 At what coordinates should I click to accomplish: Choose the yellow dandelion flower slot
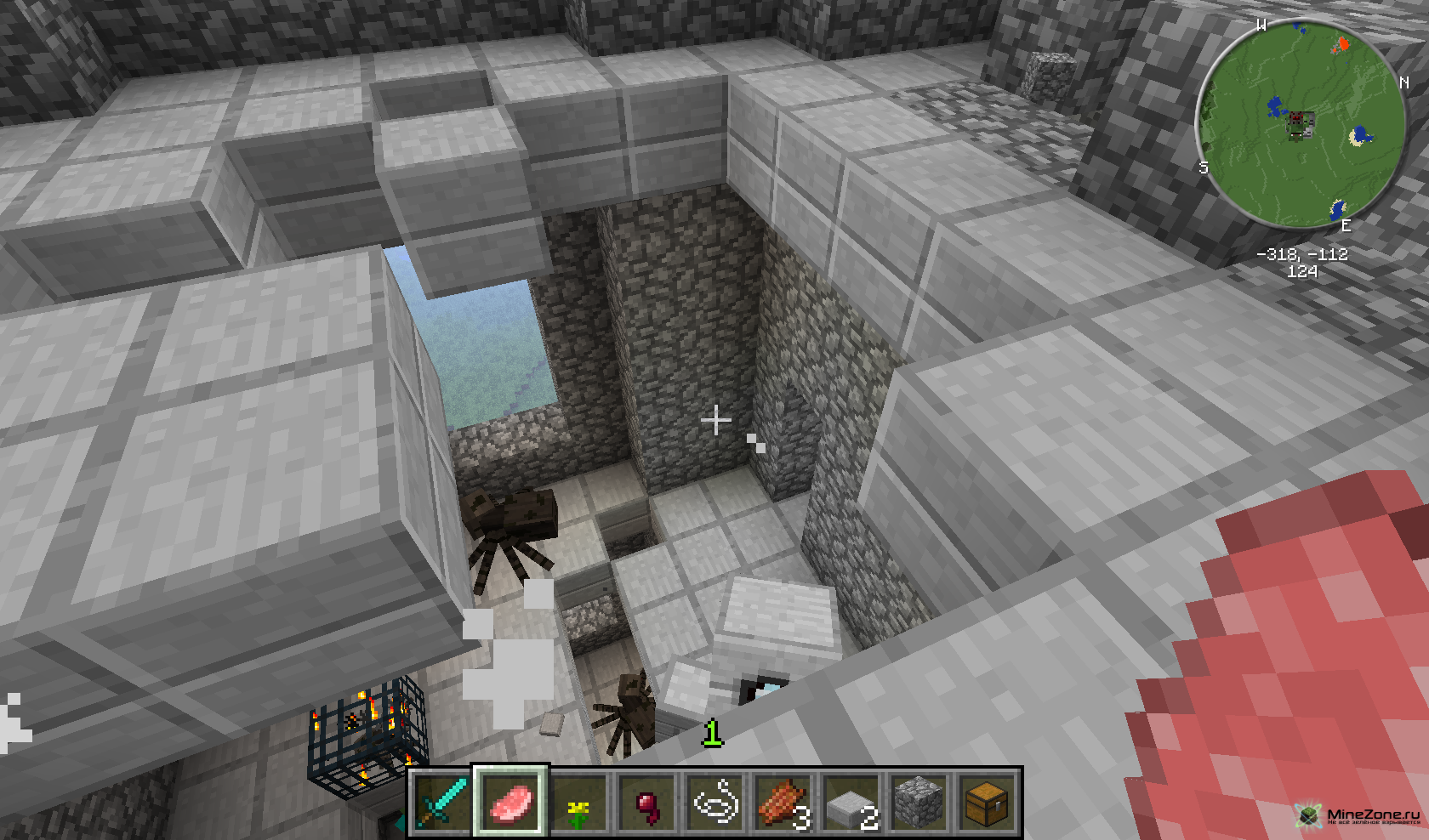tap(578, 803)
